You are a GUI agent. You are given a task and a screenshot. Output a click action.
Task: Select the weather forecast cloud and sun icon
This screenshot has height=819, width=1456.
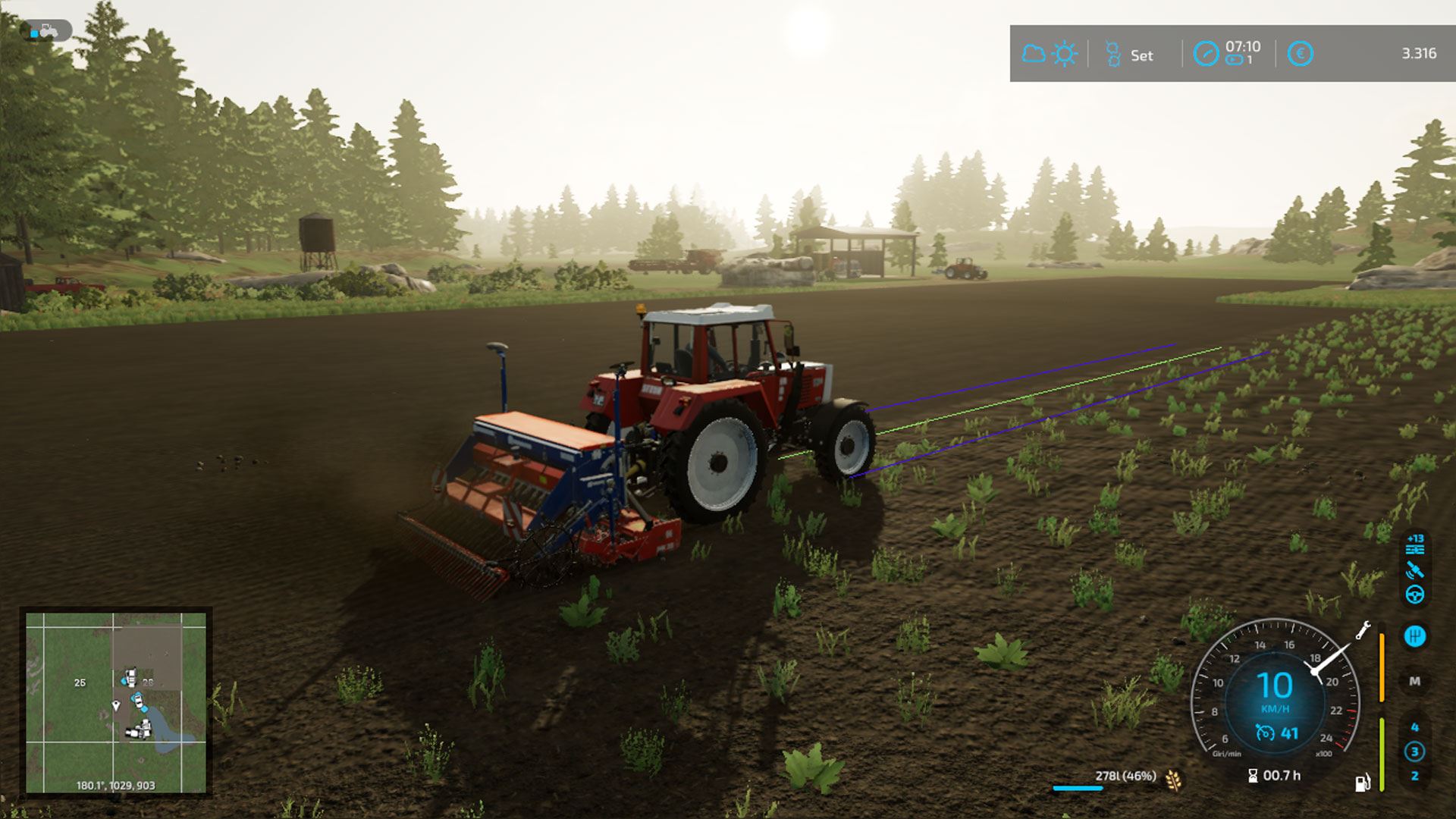pos(1050,54)
